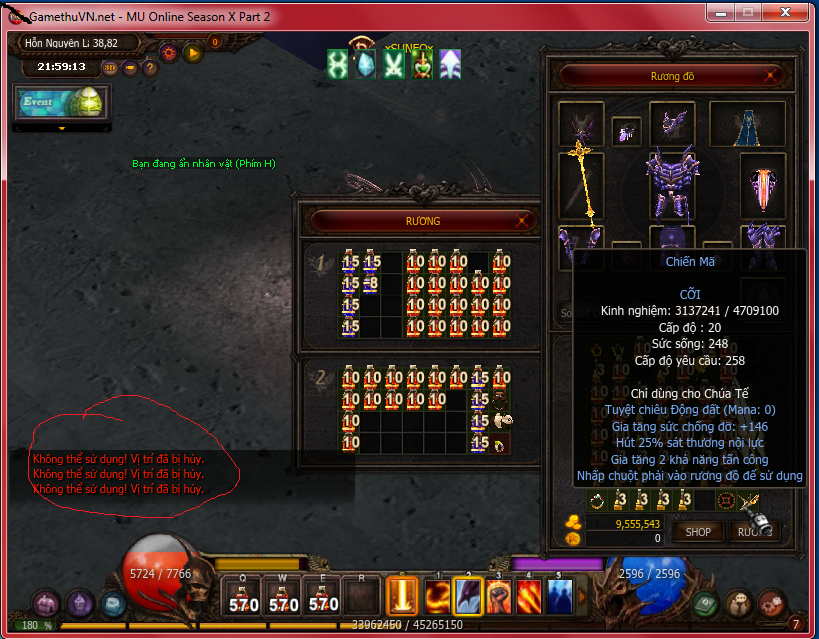
Task: Open the gear settings button
Action: [168, 52]
